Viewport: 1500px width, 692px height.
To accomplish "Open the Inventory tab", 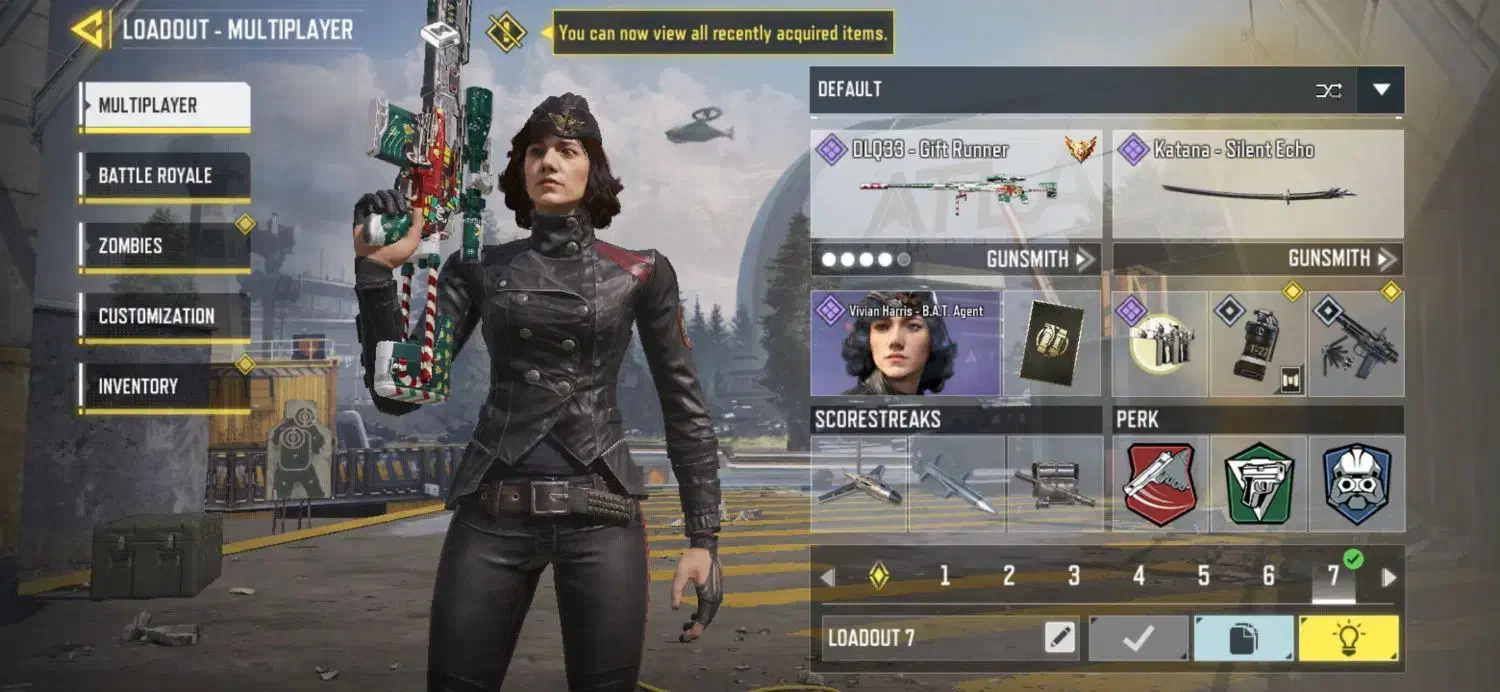I will [x=165, y=386].
